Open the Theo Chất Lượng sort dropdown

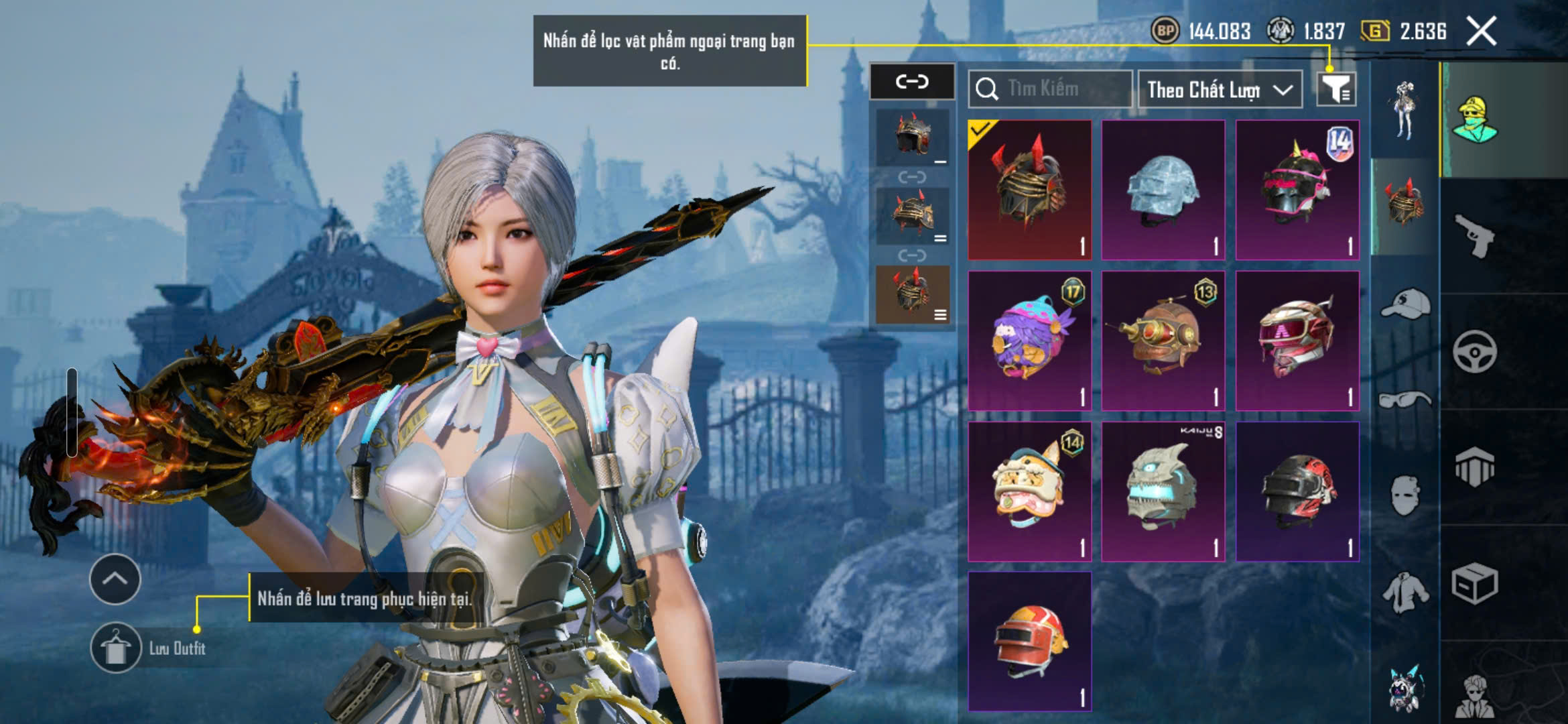pos(1220,89)
